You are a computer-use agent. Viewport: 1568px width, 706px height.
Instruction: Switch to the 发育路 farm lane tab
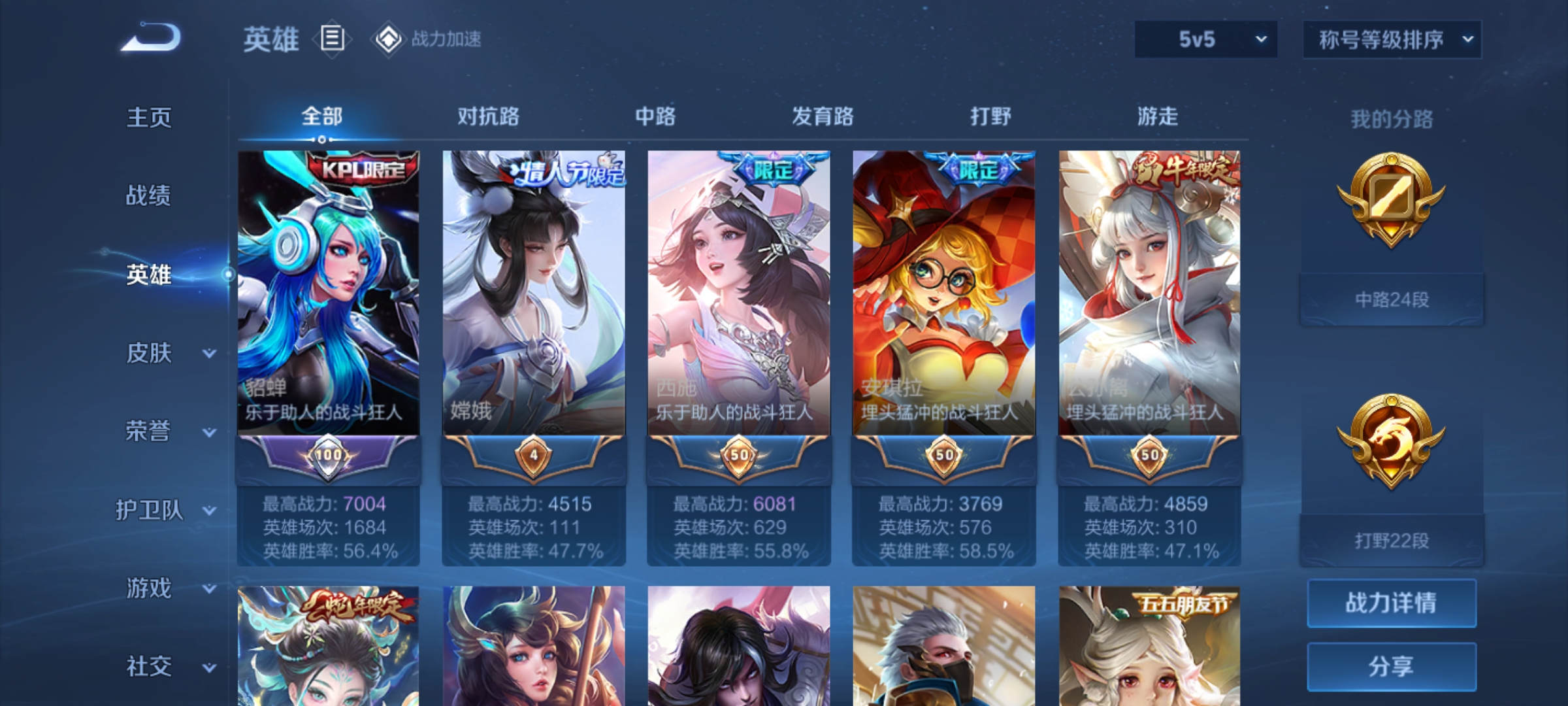(x=823, y=116)
